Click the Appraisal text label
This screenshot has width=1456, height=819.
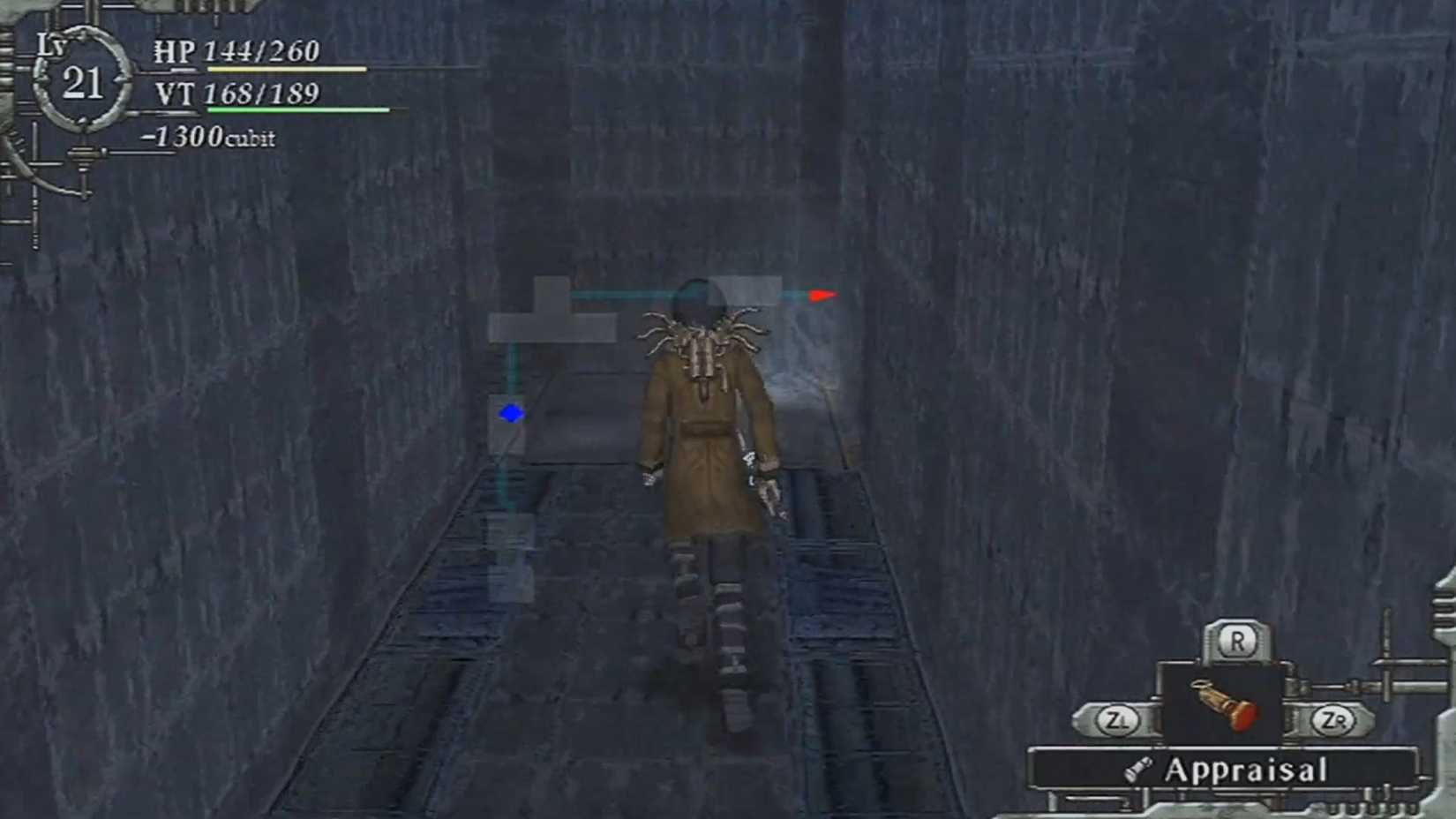(1247, 767)
